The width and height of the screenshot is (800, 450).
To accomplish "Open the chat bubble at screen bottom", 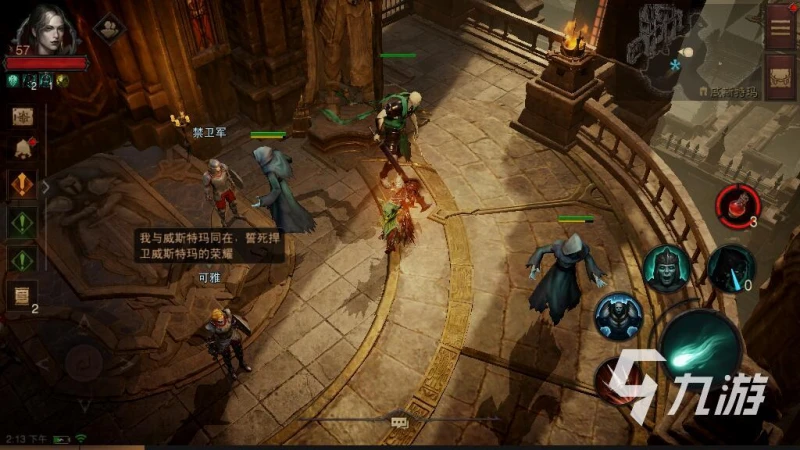I will point(399,422).
